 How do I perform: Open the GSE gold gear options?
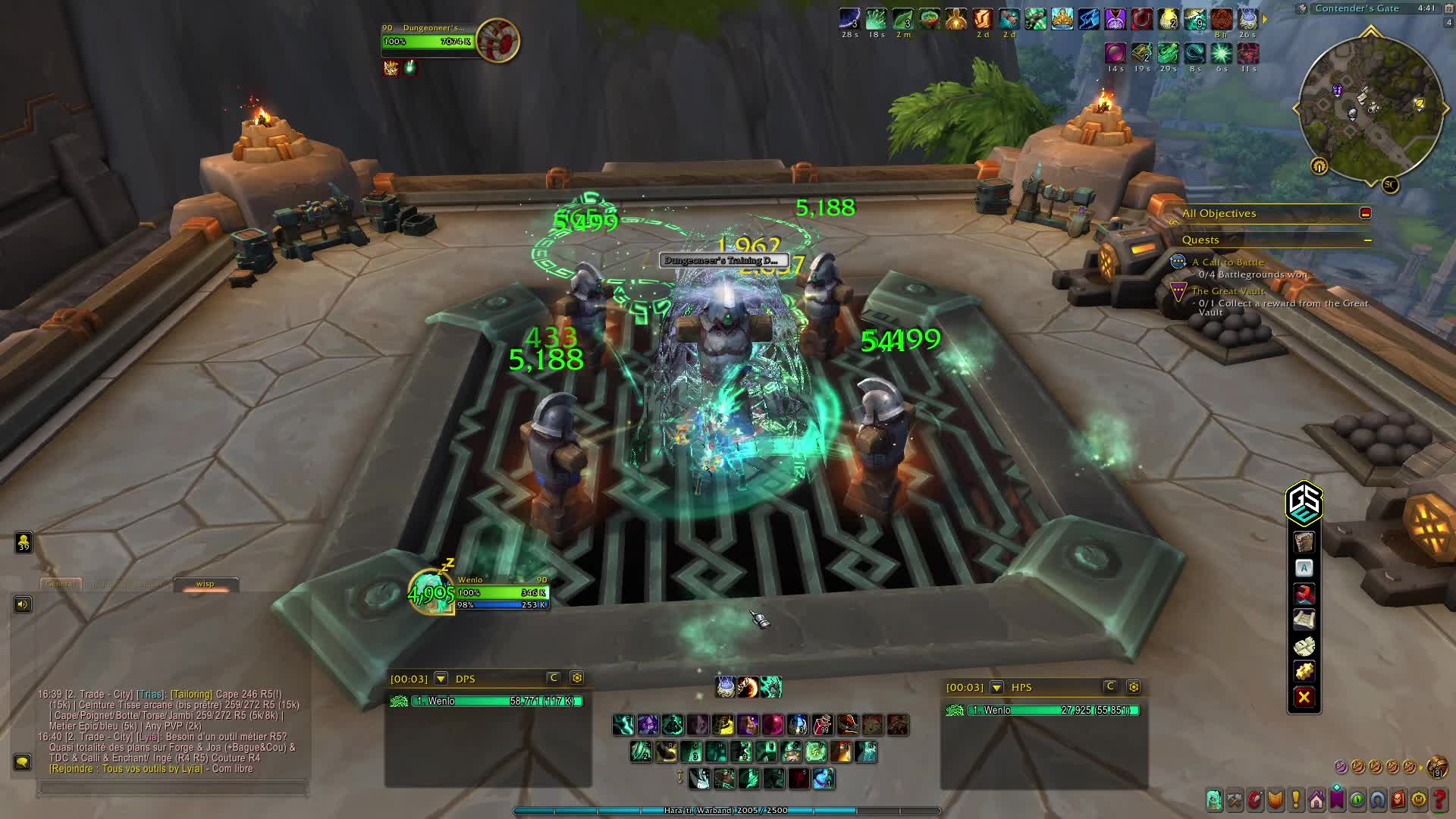(x=1304, y=671)
